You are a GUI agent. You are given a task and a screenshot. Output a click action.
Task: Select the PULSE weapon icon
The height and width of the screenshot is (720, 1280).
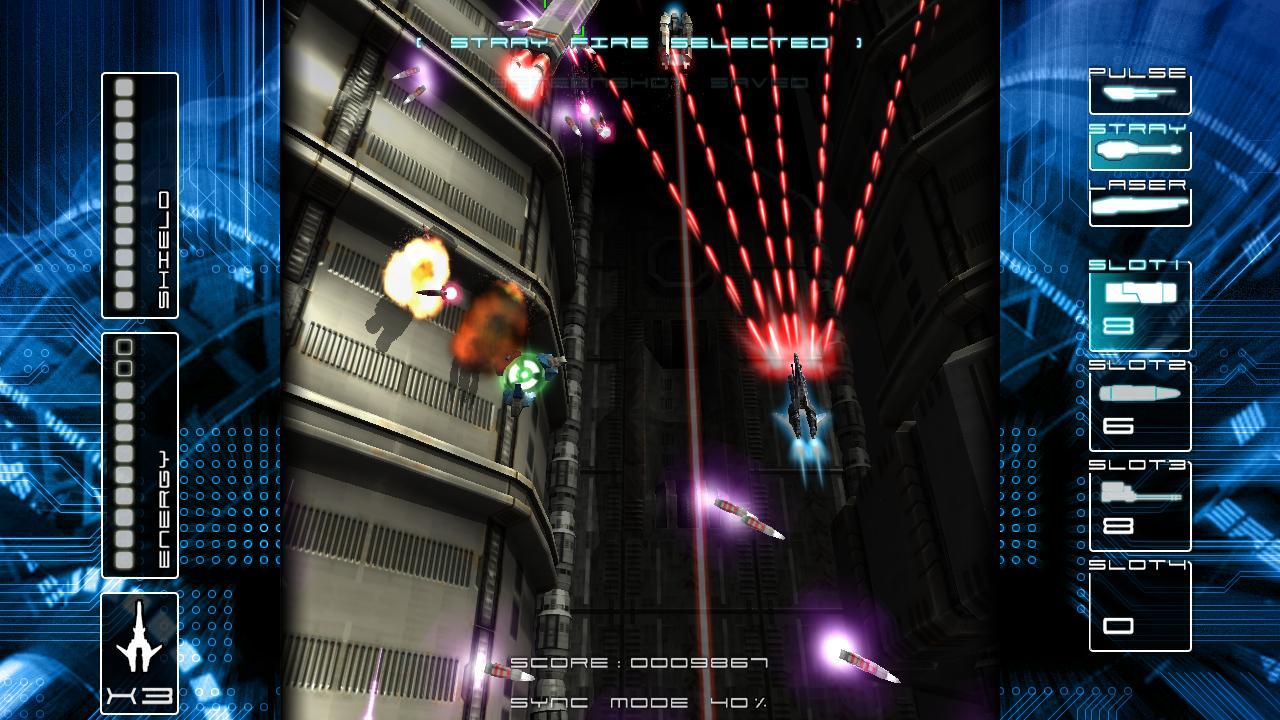point(1139,92)
